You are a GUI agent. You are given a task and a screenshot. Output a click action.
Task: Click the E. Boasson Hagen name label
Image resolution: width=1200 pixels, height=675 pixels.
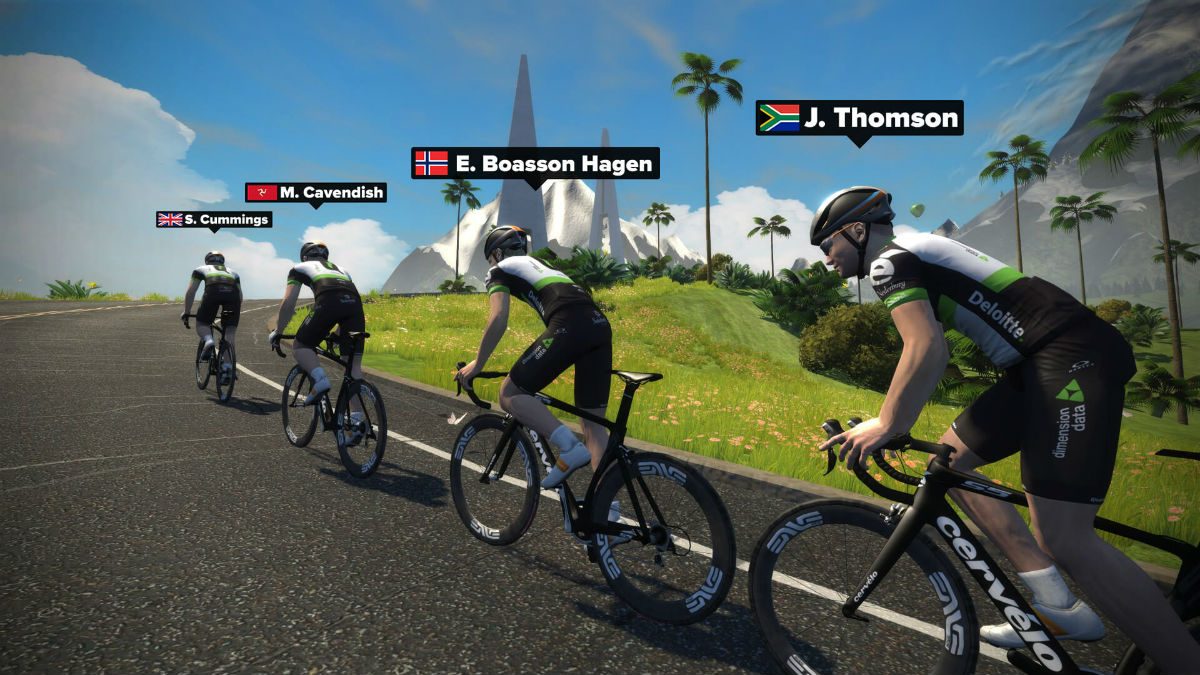535,163
